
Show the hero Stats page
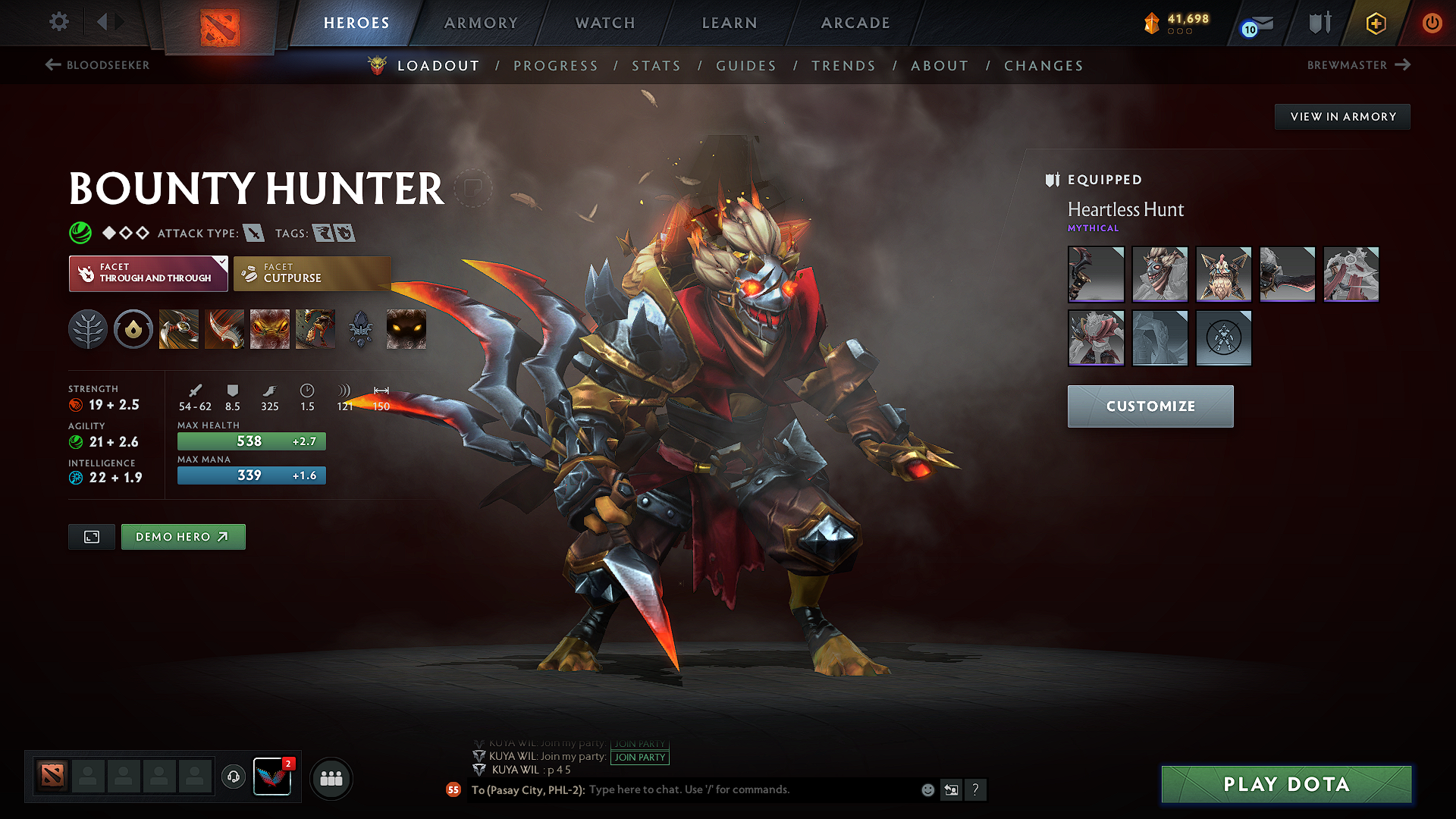pos(656,66)
